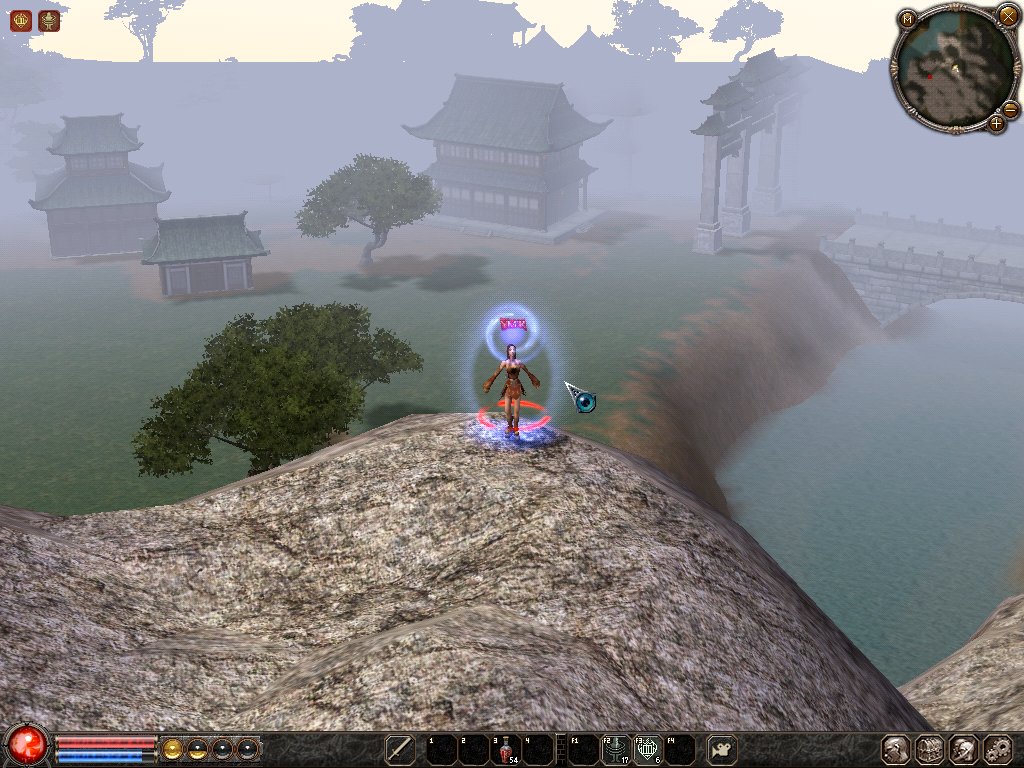The height and width of the screenshot is (768, 1024).
Task: Zoom in the minimap with the plus button
Action: tap(996, 124)
